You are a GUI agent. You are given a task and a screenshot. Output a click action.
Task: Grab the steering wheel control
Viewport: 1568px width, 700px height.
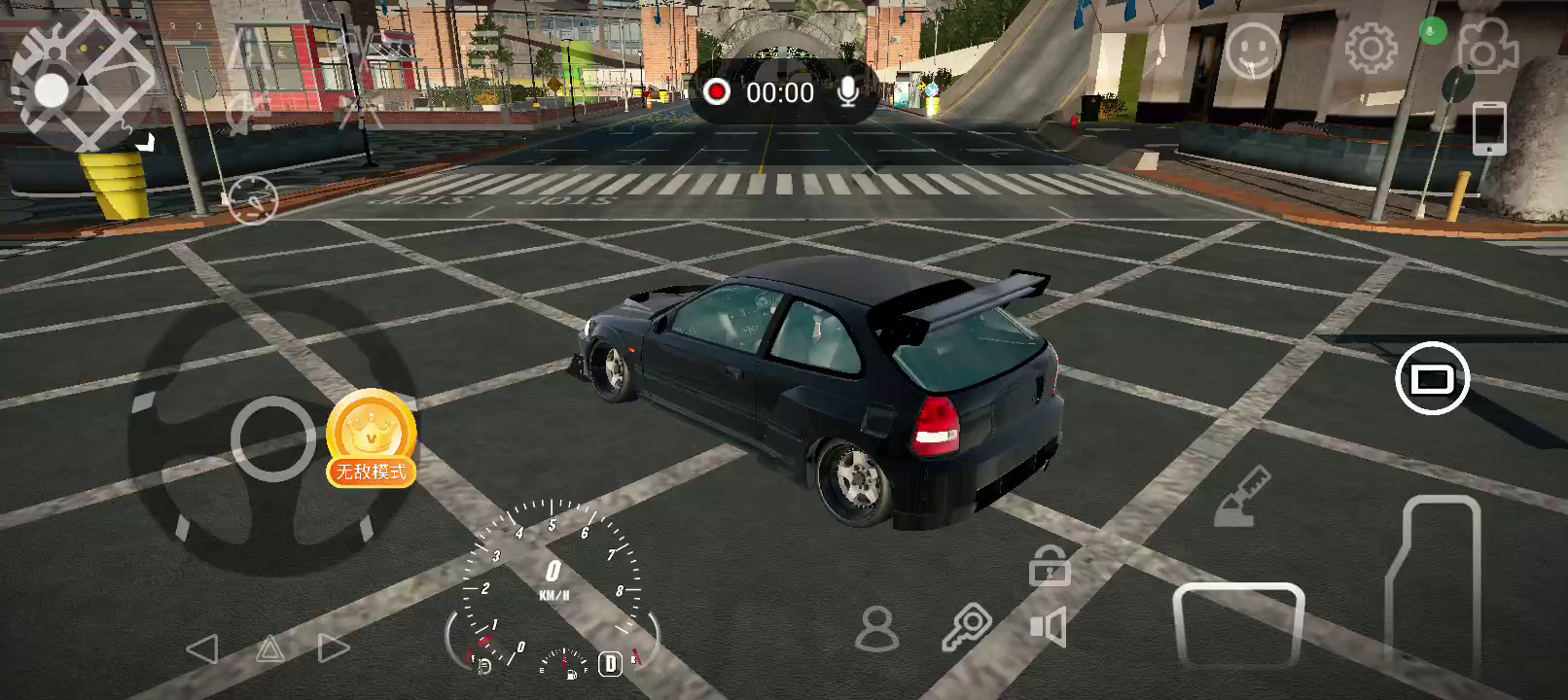click(273, 439)
